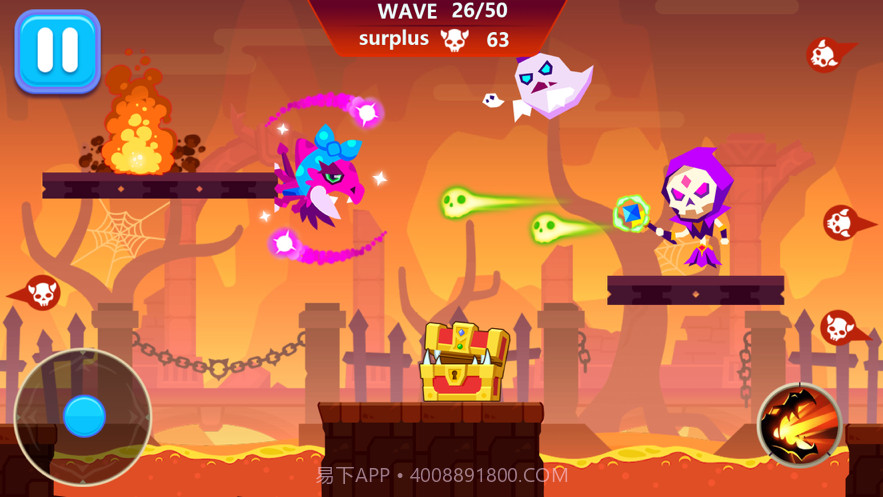The width and height of the screenshot is (883, 497).
Task: Pause the game with the blue button
Action: tap(57, 52)
